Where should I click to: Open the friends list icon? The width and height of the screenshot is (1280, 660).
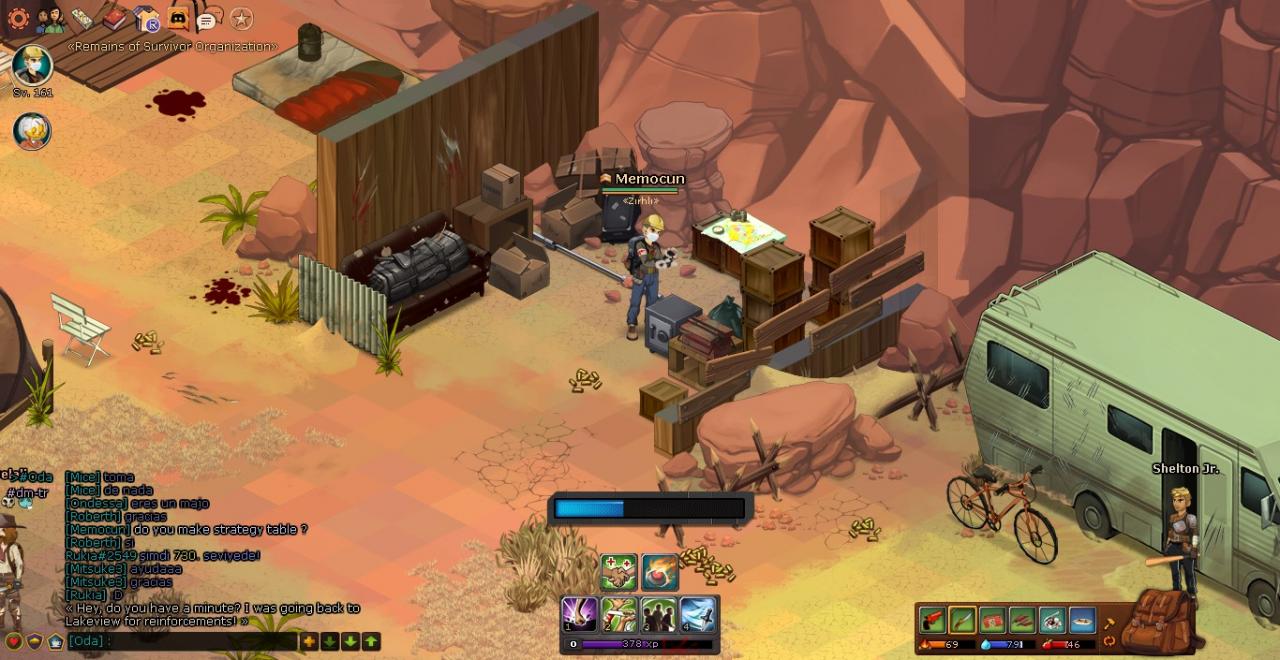click(x=50, y=18)
